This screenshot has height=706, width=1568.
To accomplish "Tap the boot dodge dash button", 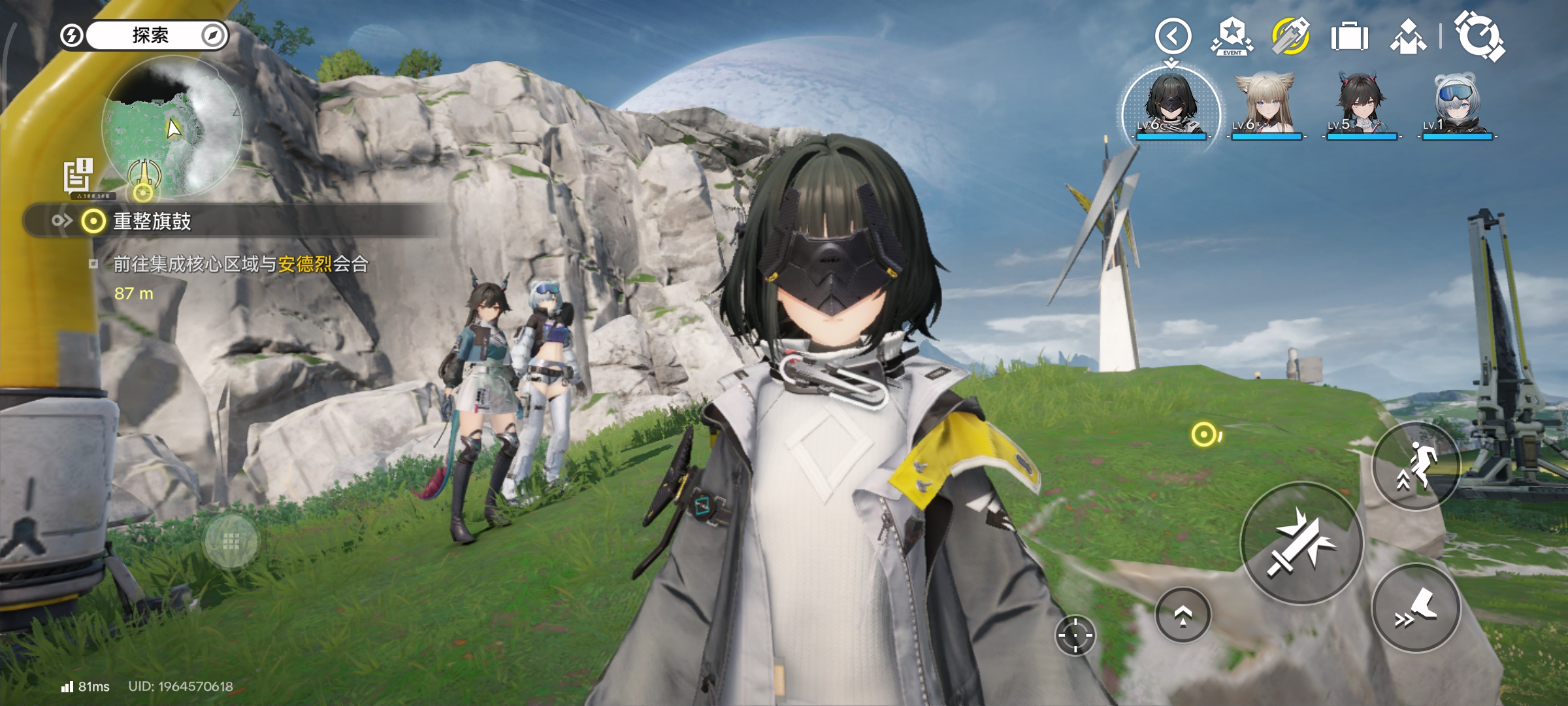I will pyautogui.click(x=1416, y=609).
